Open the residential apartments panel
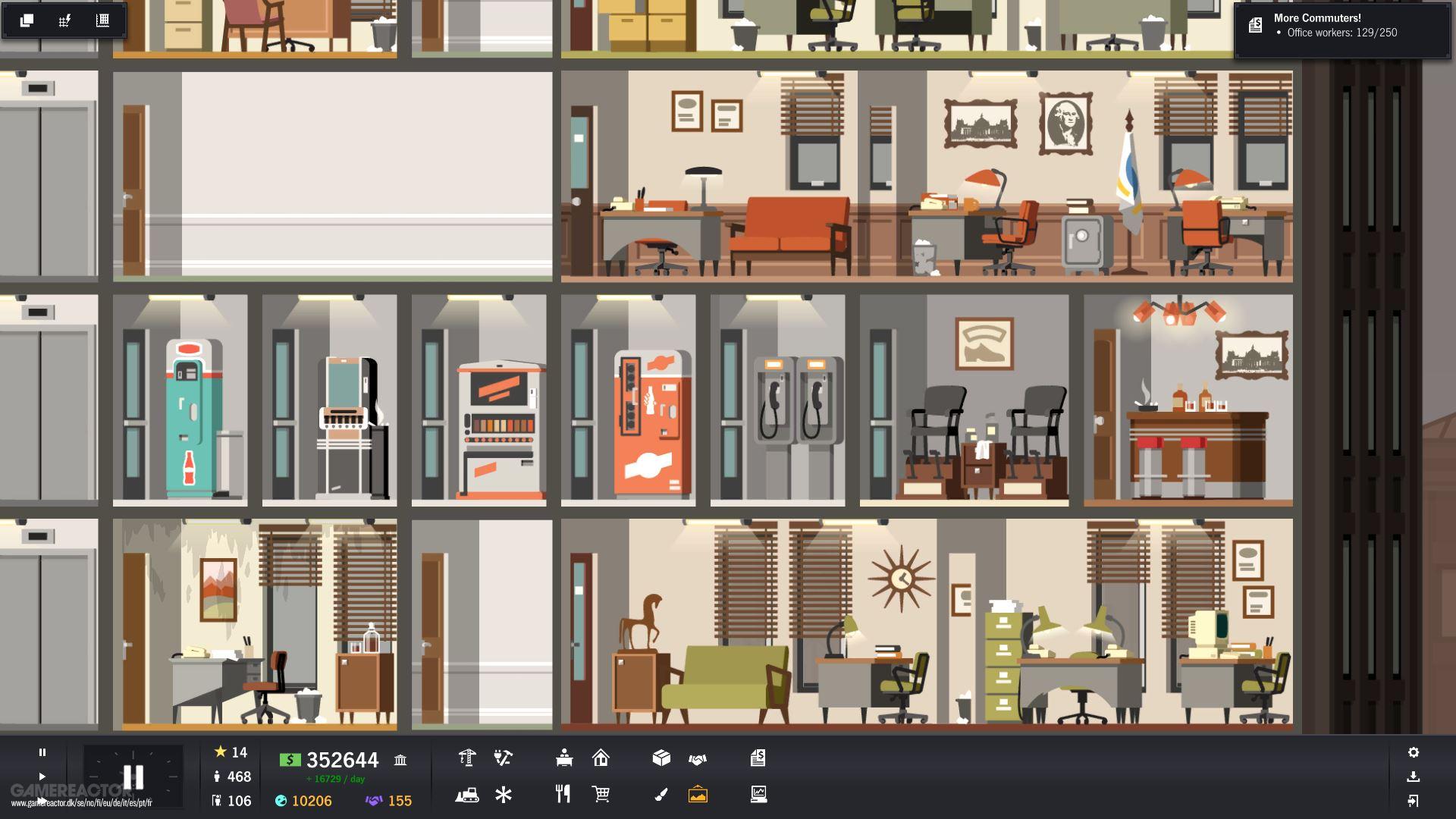Viewport: 1456px width, 819px height. [601, 758]
